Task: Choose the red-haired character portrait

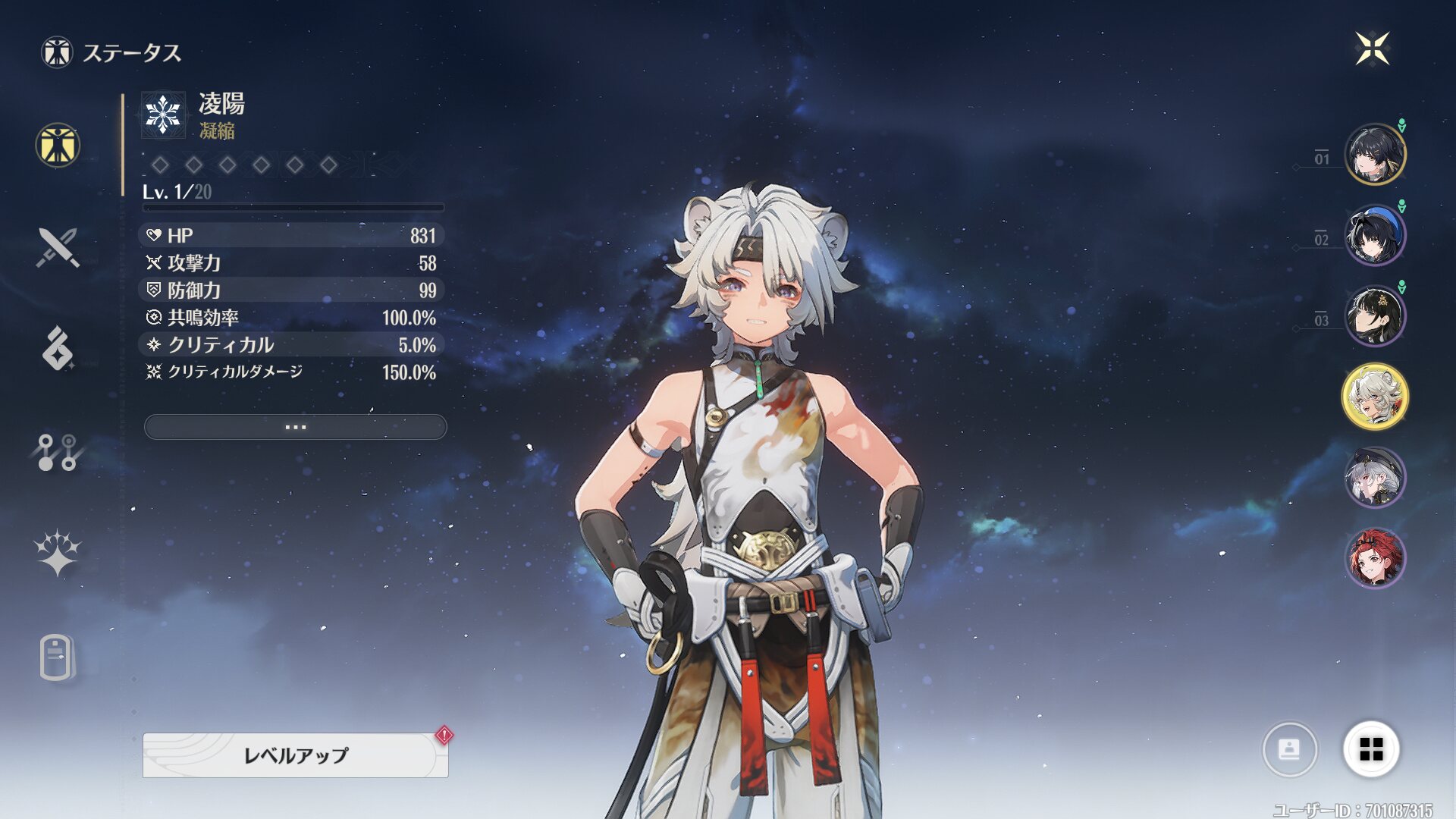Action: pyautogui.click(x=1374, y=558)
